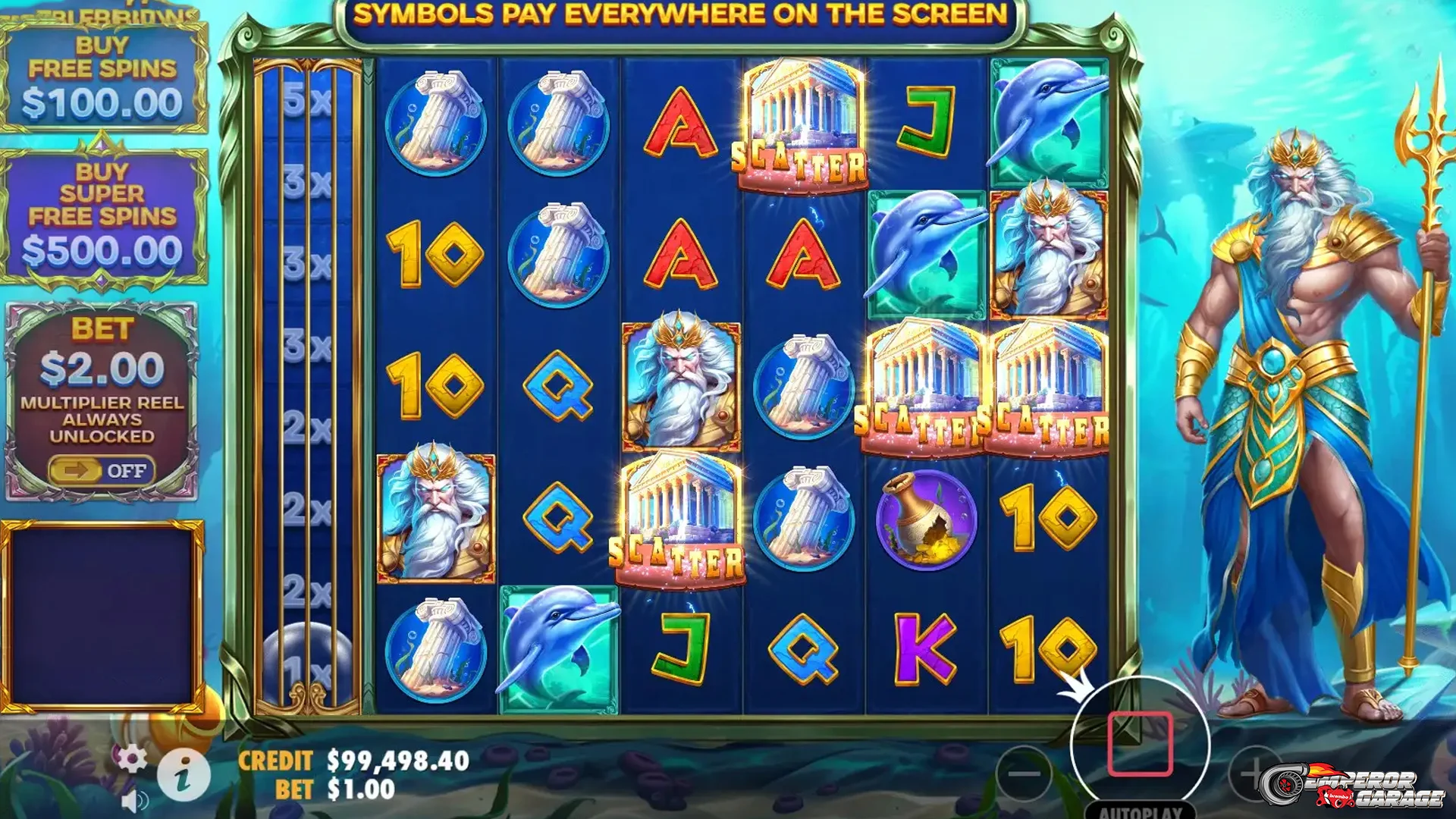Buy Free Spins for $100.00
The width and height of the screenshot is (1456, 819).
click(103, 77)
